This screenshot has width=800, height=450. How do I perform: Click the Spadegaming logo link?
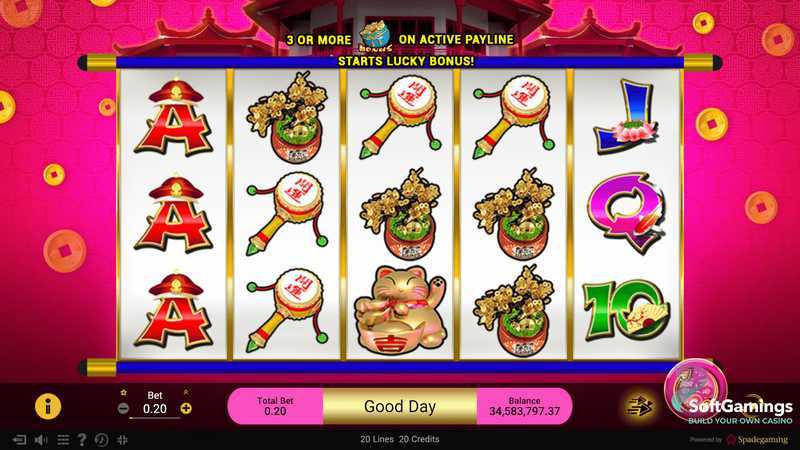[758, 439]
